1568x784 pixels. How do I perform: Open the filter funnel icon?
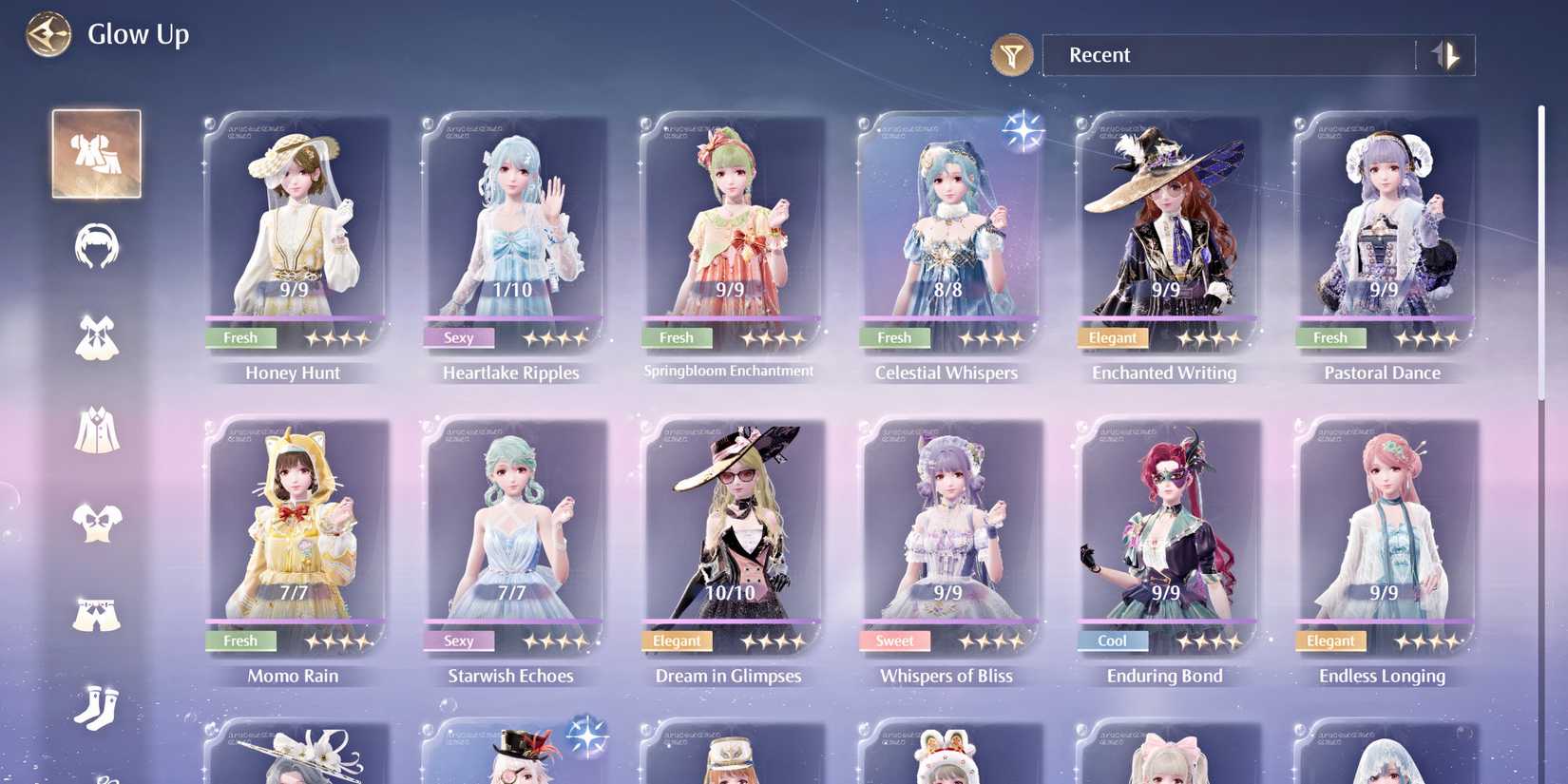[x=1011, y=55]
